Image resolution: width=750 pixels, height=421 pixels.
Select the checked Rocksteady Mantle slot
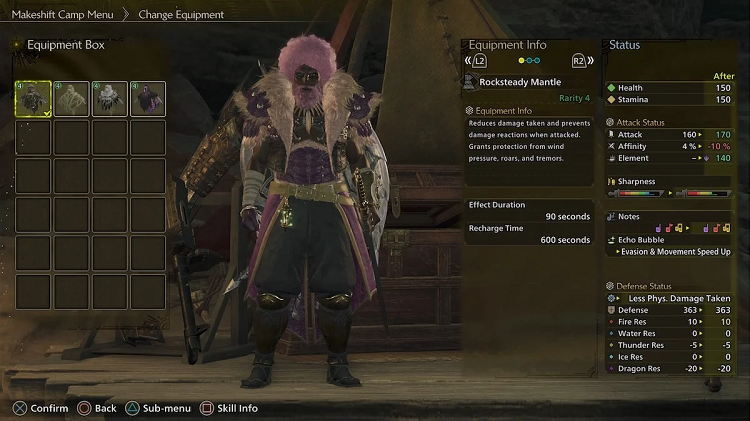pyautogui.click(x=33, y=99)
